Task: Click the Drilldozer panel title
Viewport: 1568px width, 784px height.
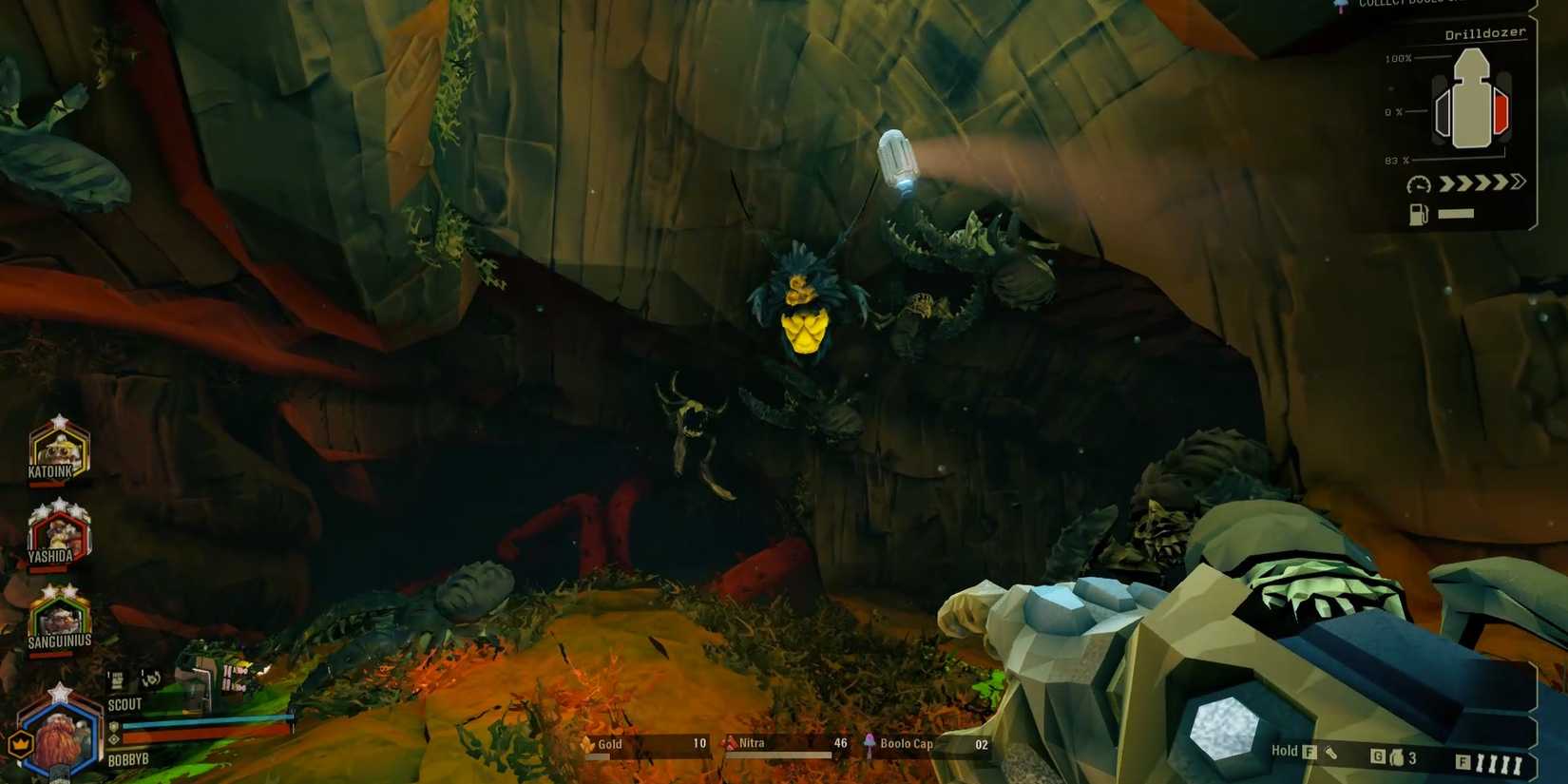Action: 1484,31
